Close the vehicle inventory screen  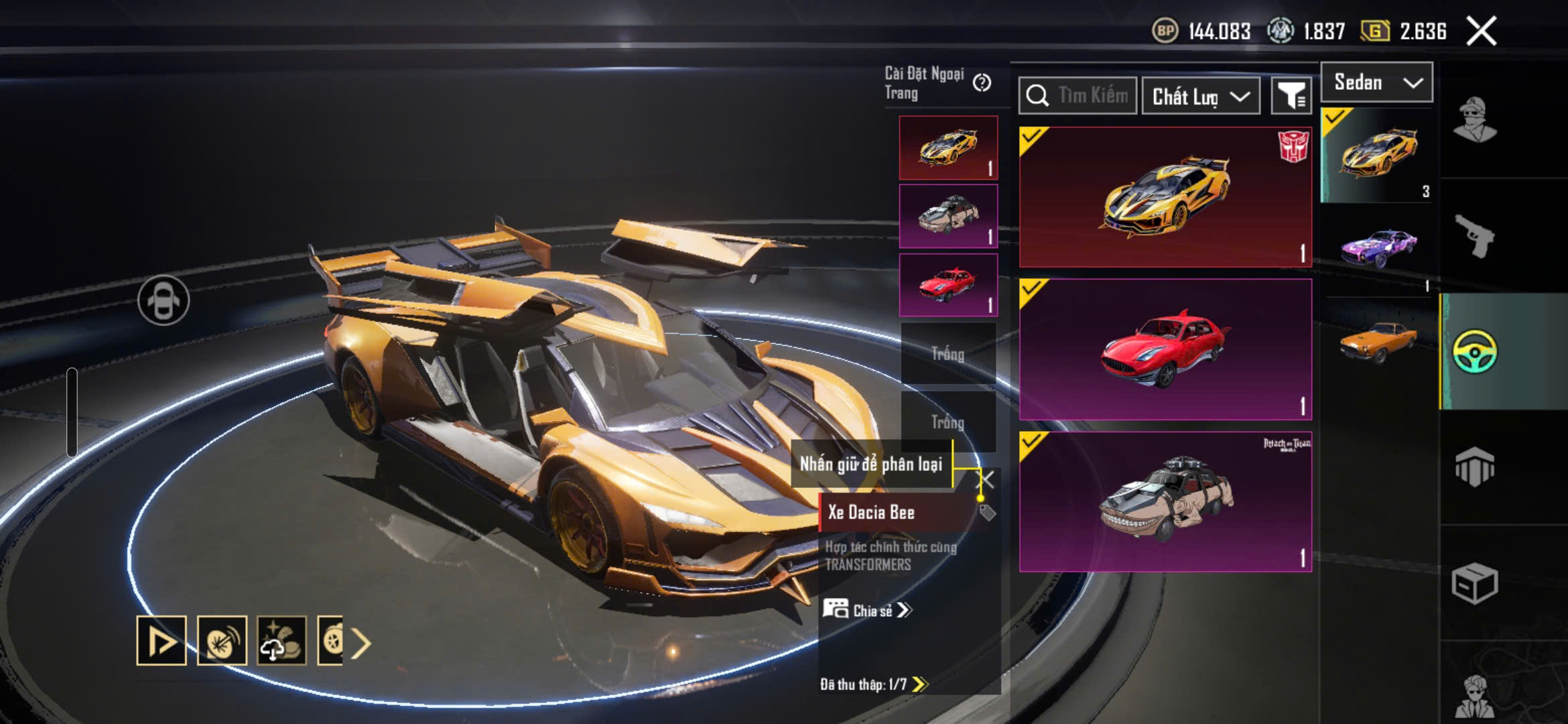(1481, 32)
